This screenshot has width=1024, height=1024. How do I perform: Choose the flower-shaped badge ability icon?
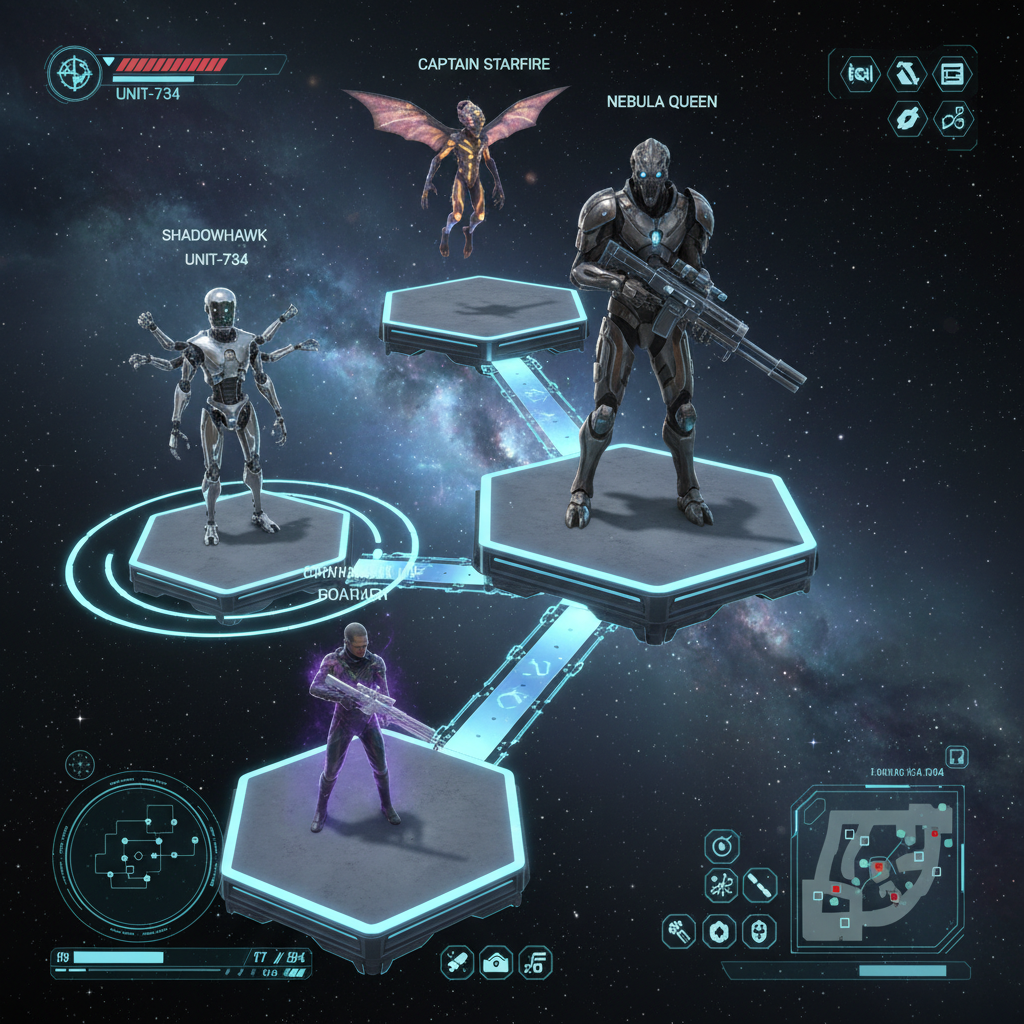tap(721, 932)
